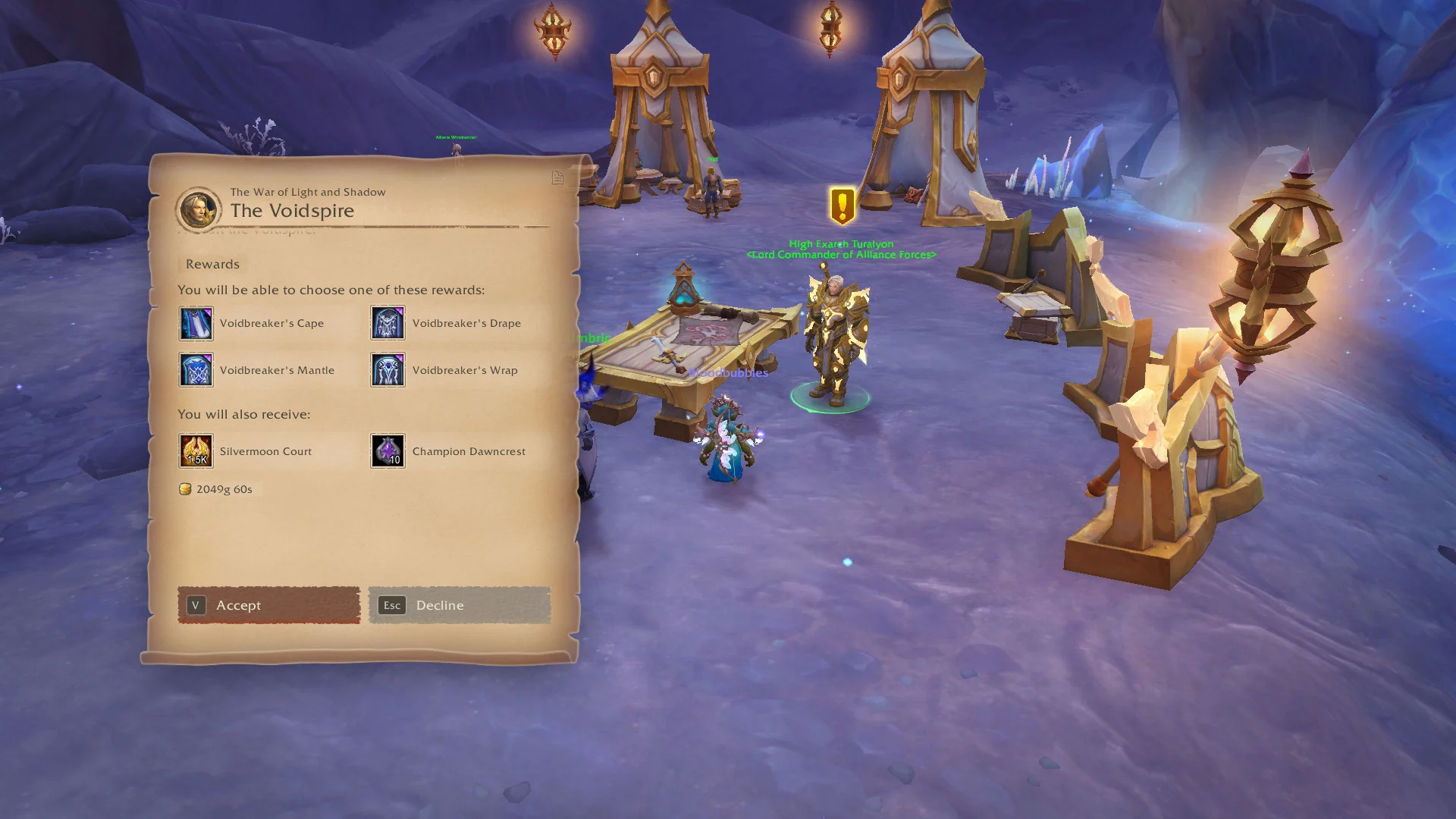The image size is (1456, 819).
Task: Click the Silvermoon Court reputation icon
Action: coord(196,450)
